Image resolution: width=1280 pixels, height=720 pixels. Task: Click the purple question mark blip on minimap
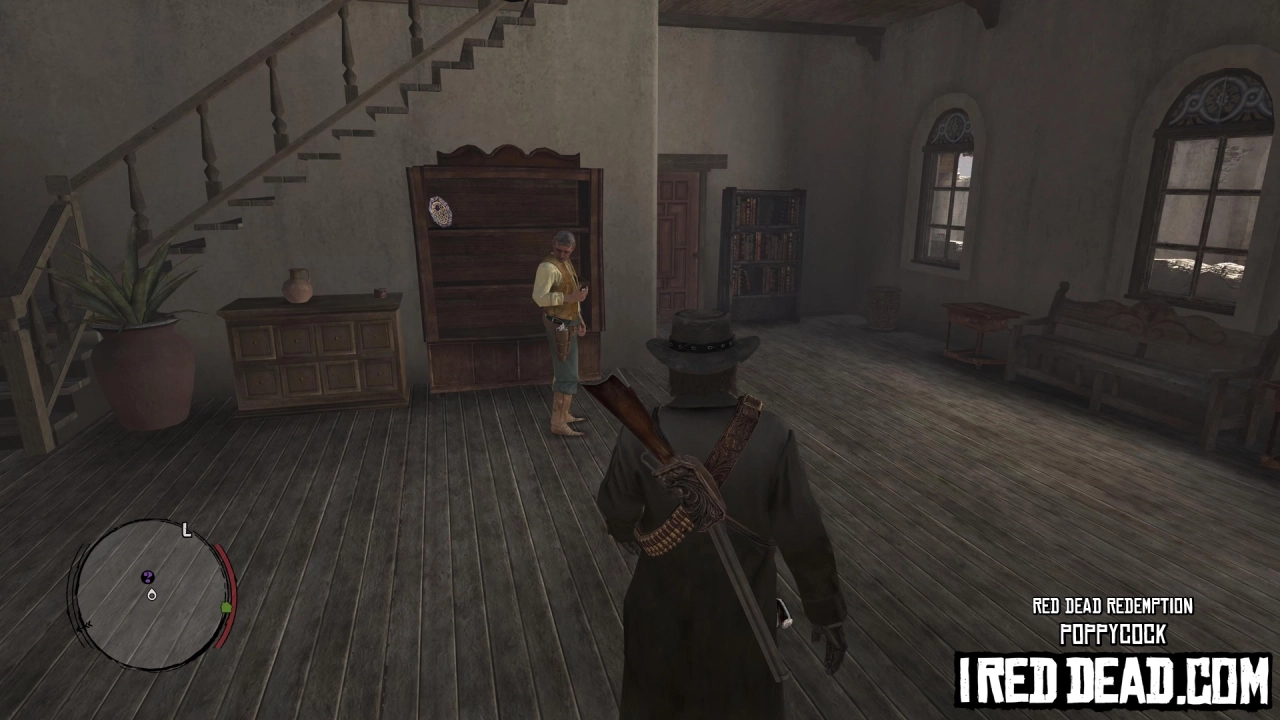148,577
